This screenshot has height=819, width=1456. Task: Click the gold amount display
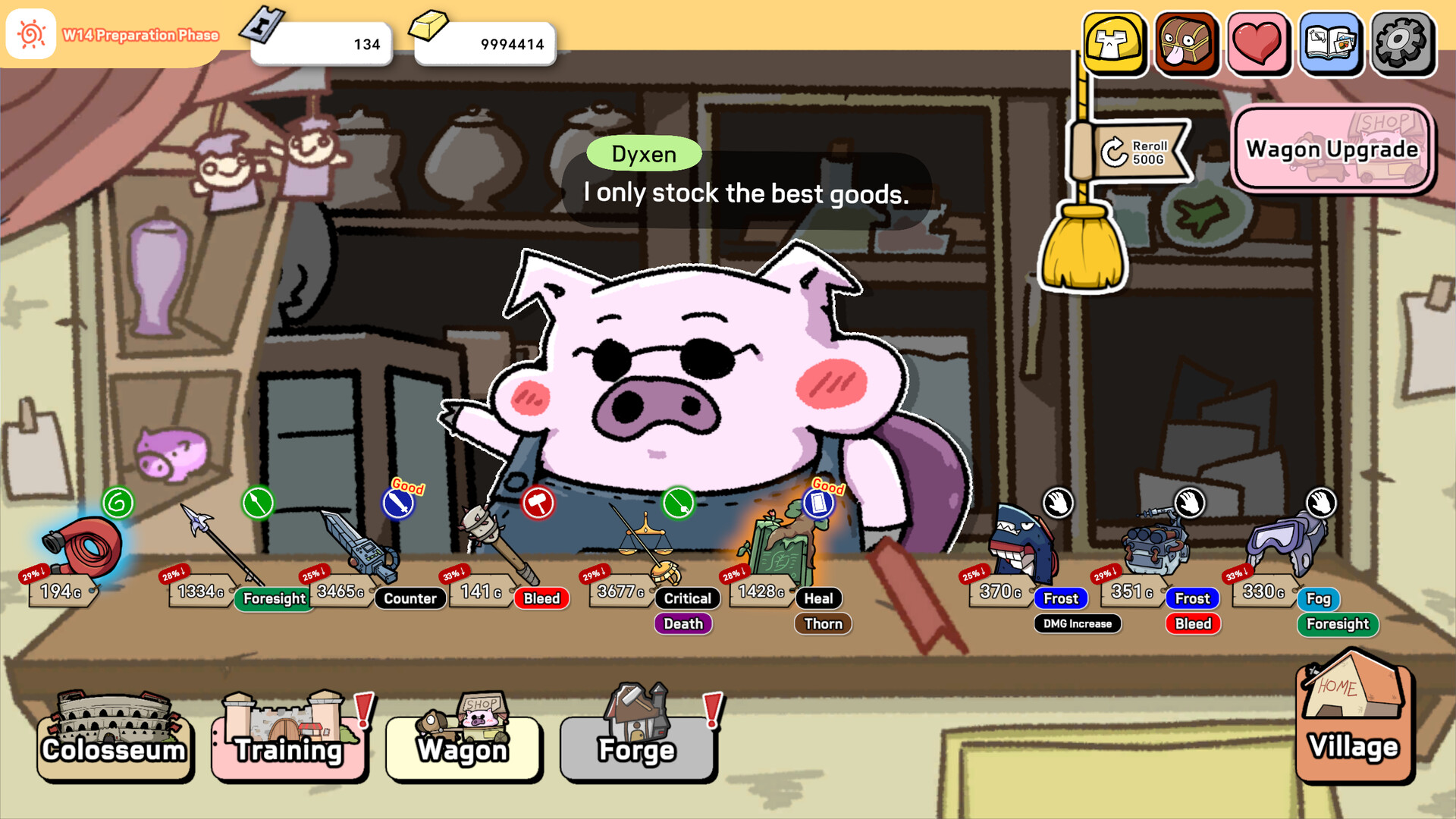coord(485,43)
